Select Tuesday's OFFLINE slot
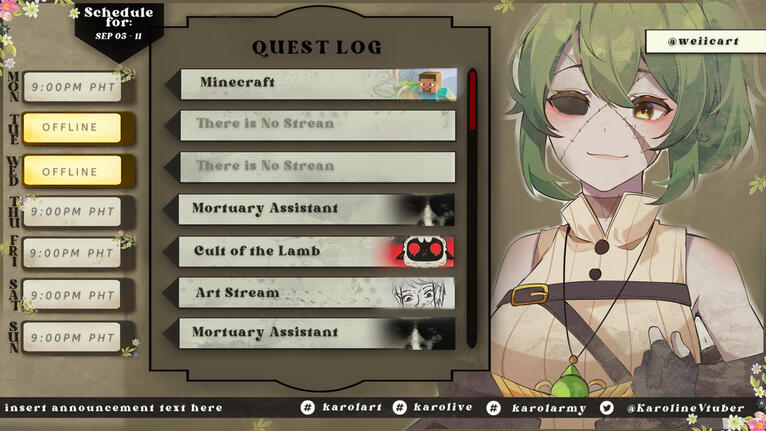Viewport: 766px width, 431px height. [71, 128]
